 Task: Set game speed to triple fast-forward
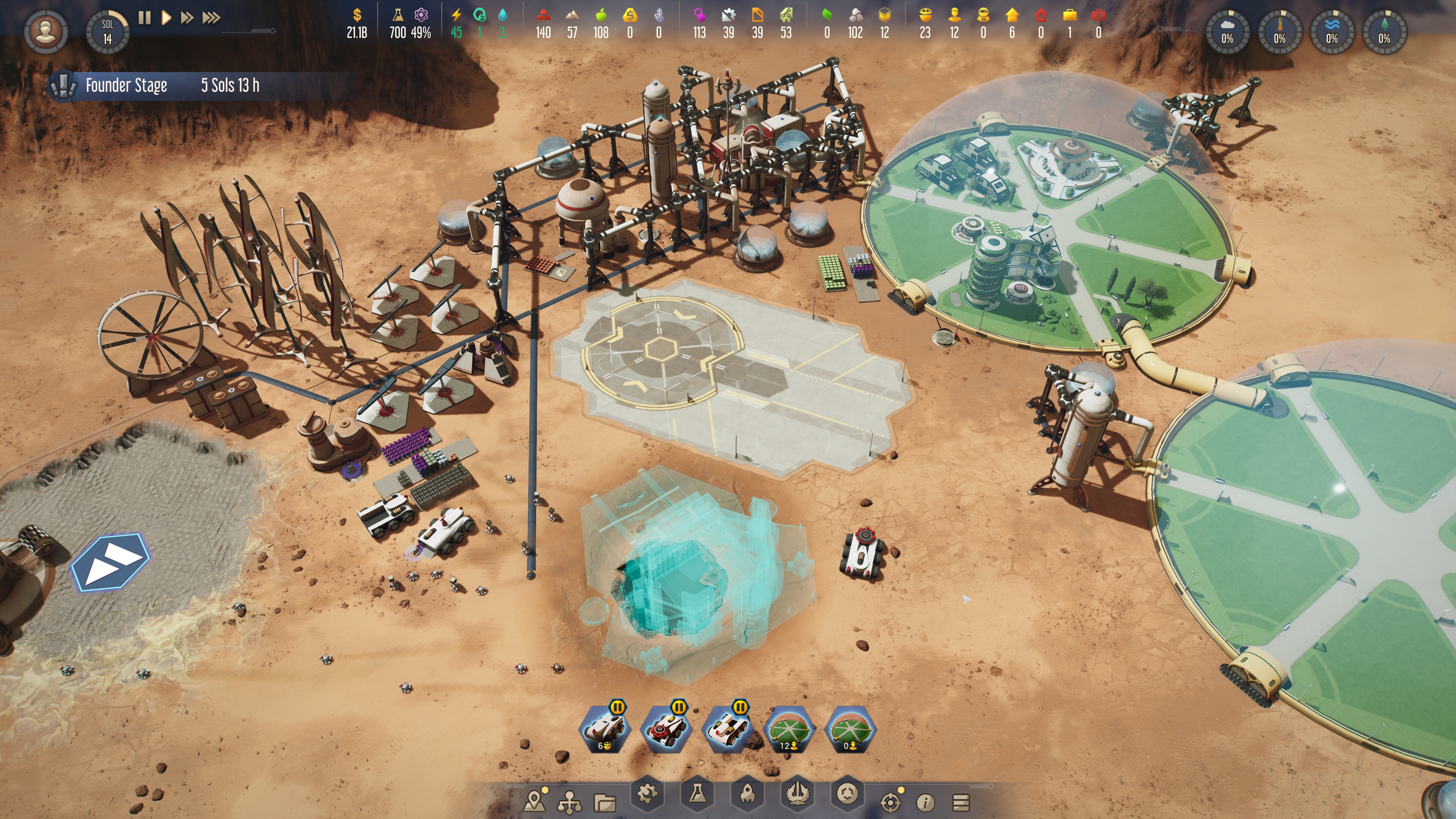(211, 18)
